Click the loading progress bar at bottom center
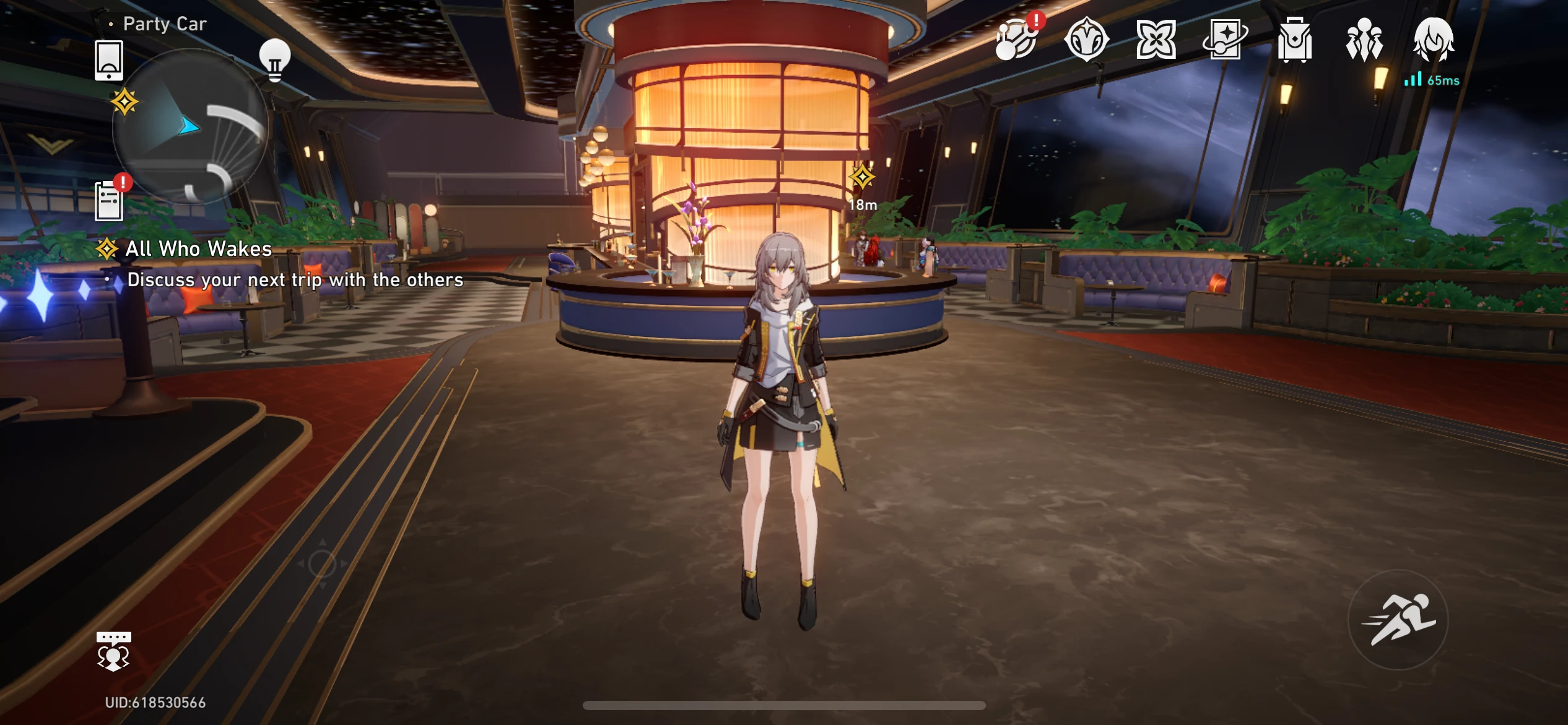The image size is (1568, 725). coord(784,703)
